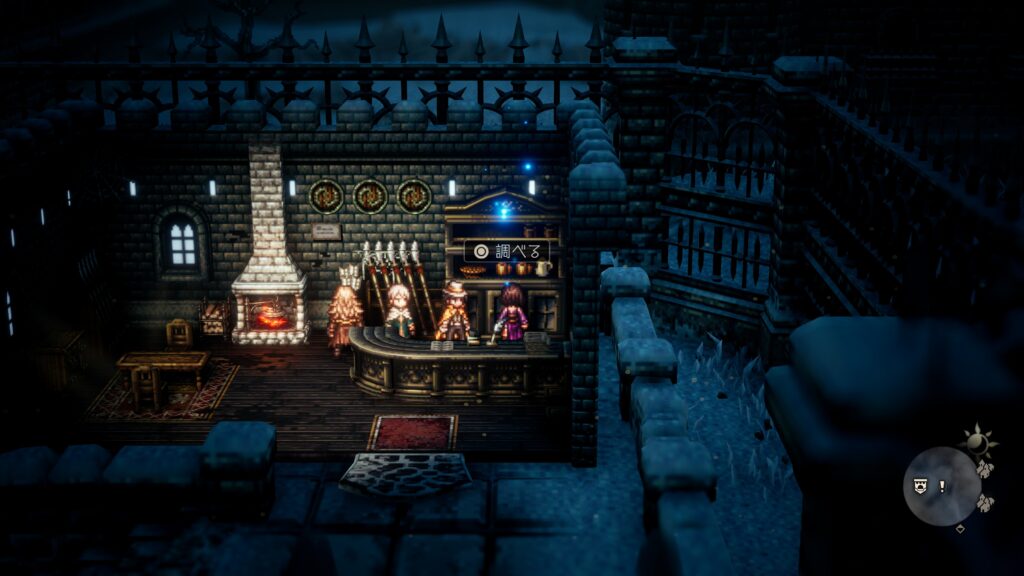Click the circular minimap radar
The height and width of the screenshot is (576, 1024).
coord(941,486)
